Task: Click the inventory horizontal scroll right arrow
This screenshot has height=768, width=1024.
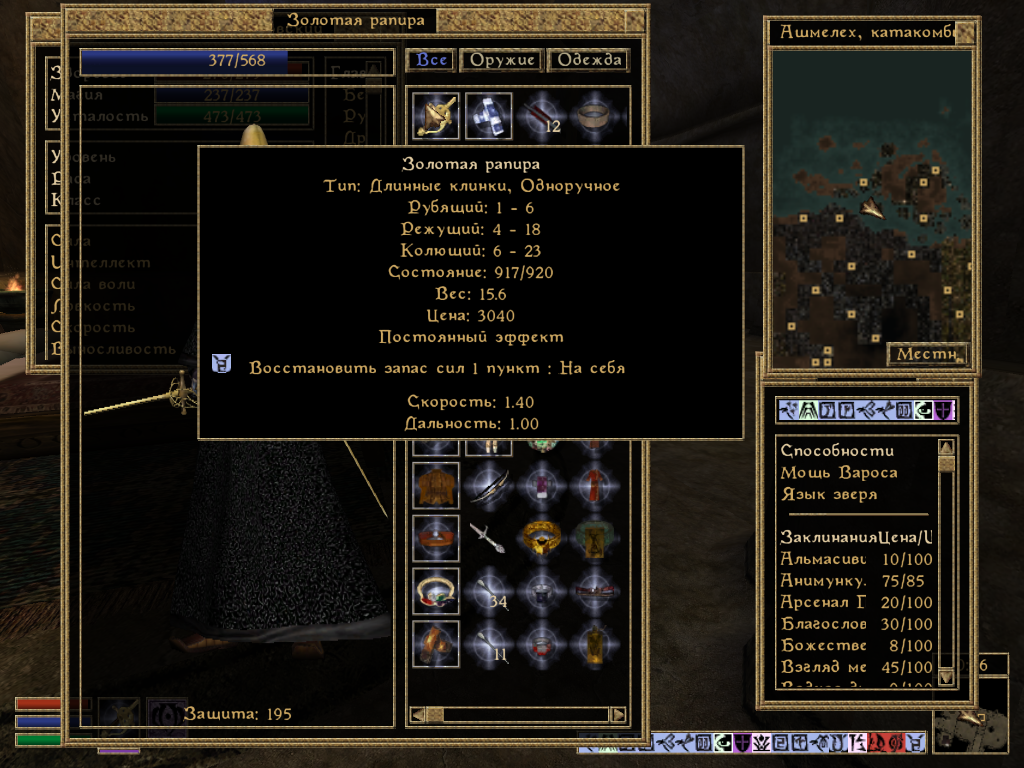Action: (618, 715)
